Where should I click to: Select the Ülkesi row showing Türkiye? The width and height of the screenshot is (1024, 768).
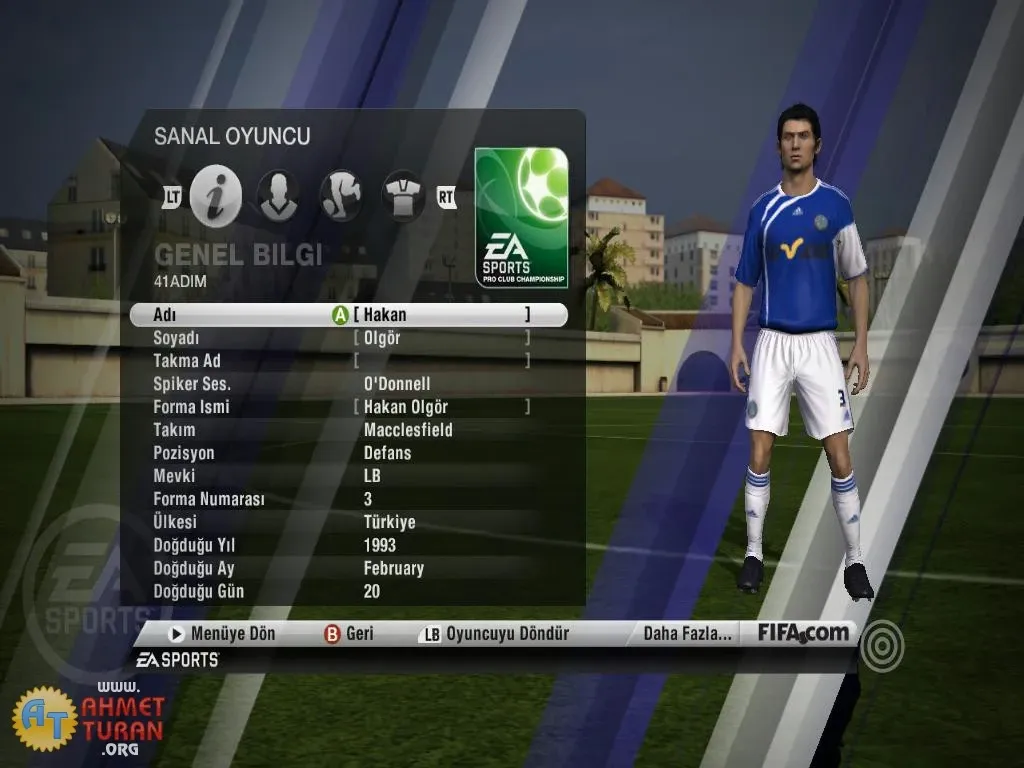[390, 522]
